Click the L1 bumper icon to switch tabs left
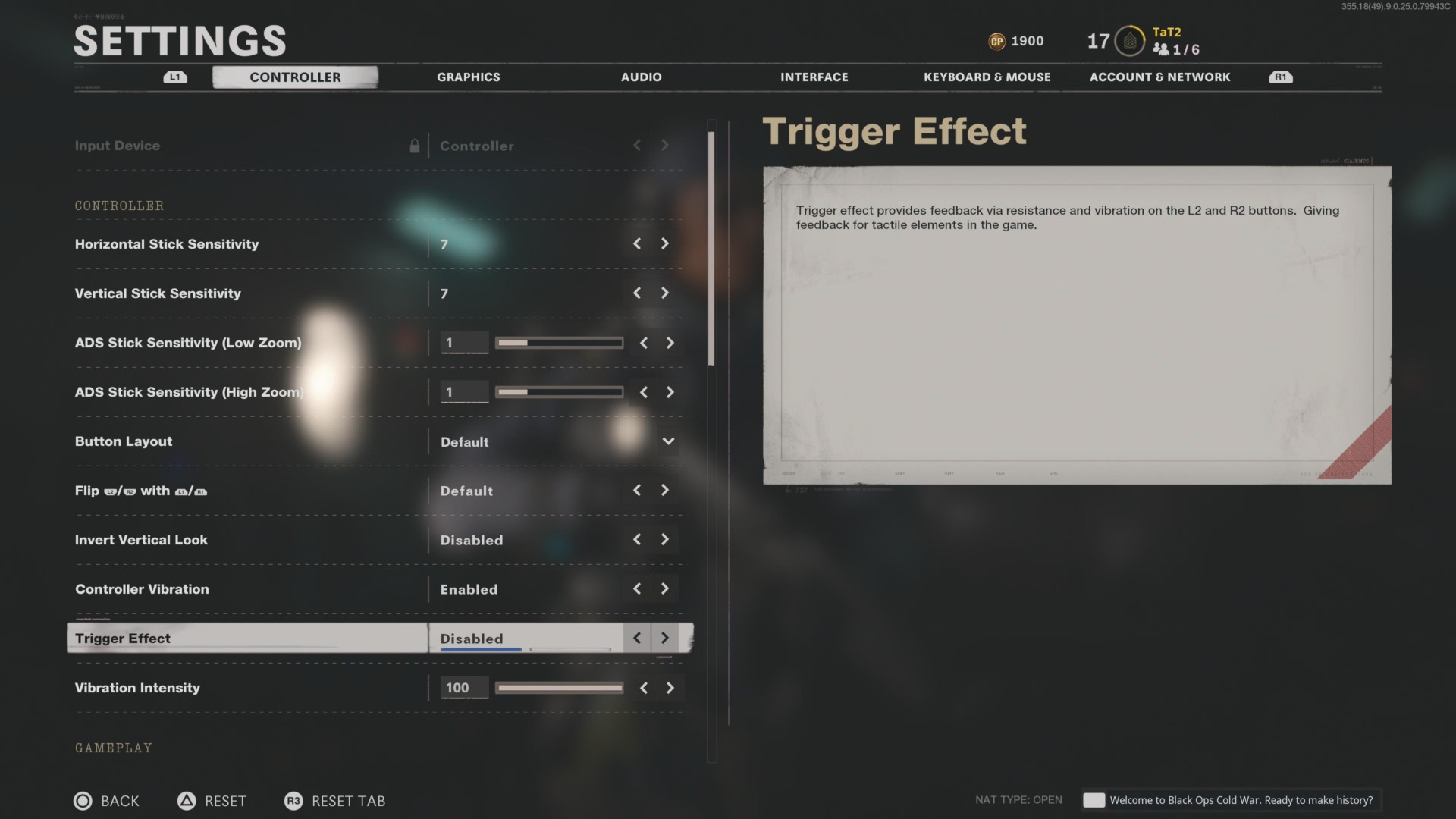 coord(174,77)
